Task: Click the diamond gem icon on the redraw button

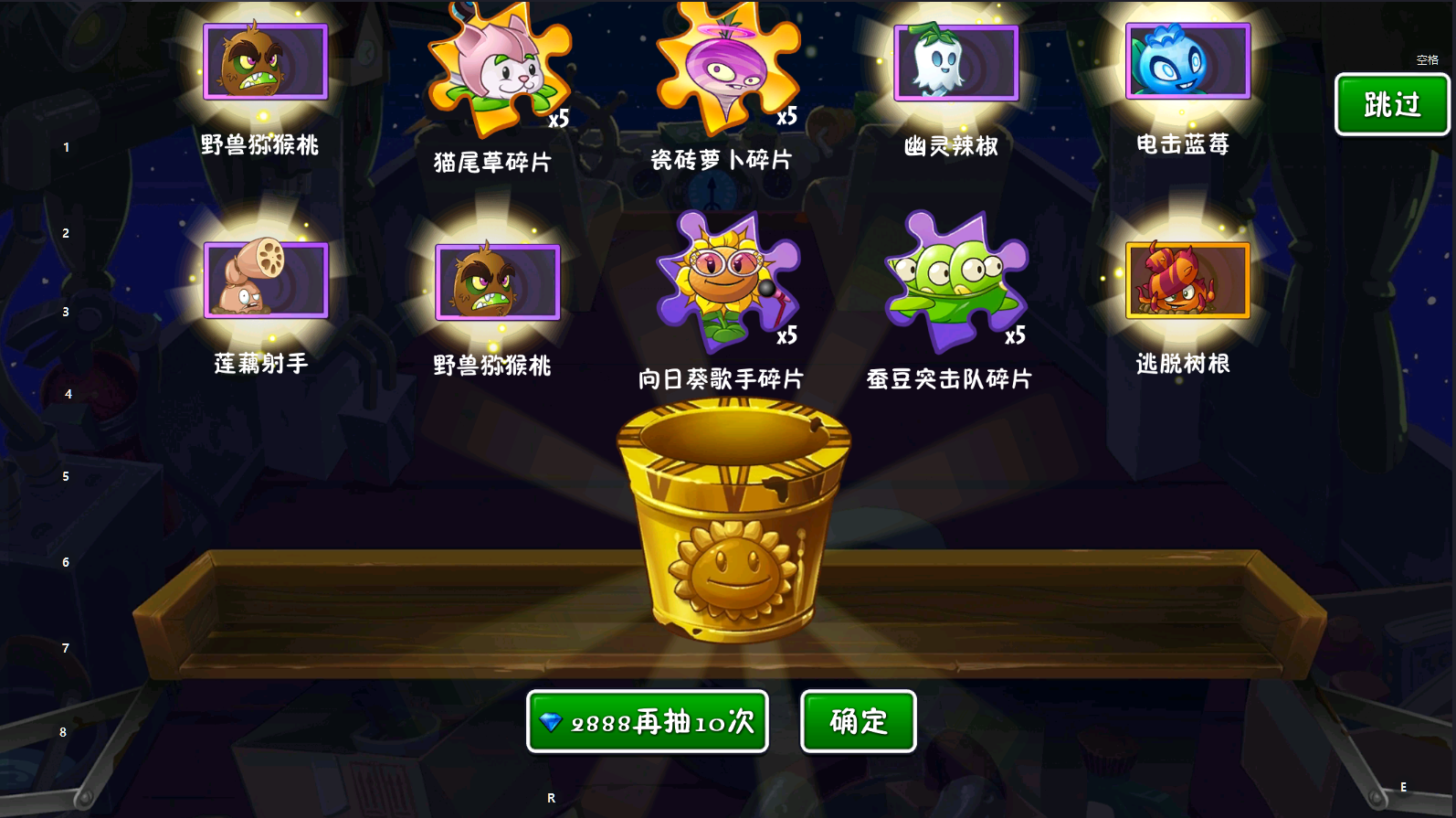Action: (552, 721)
